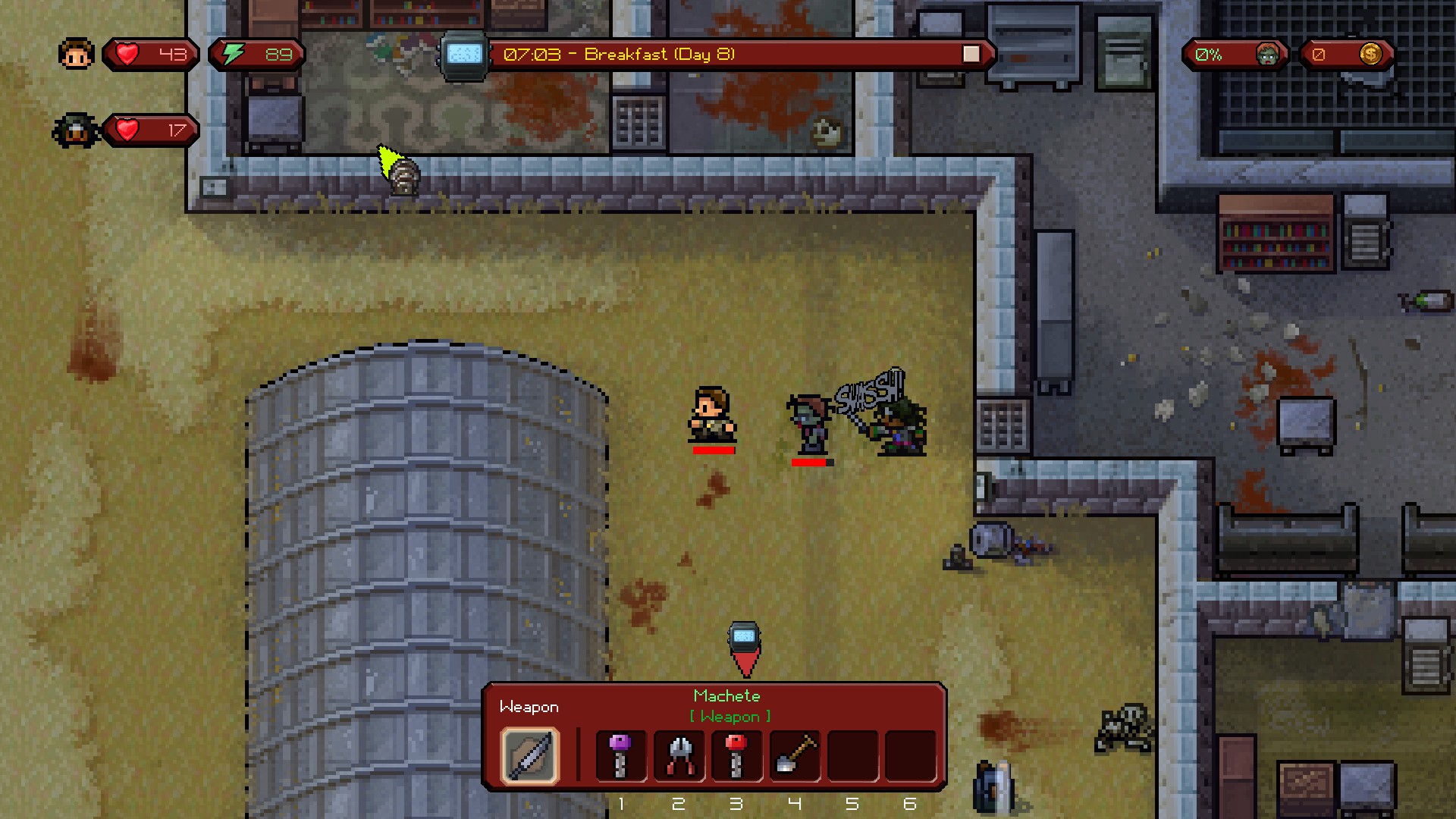Click the green Weapon text under Machete
The height and width of the screenshot is (819, 1456).
[730, 716]
